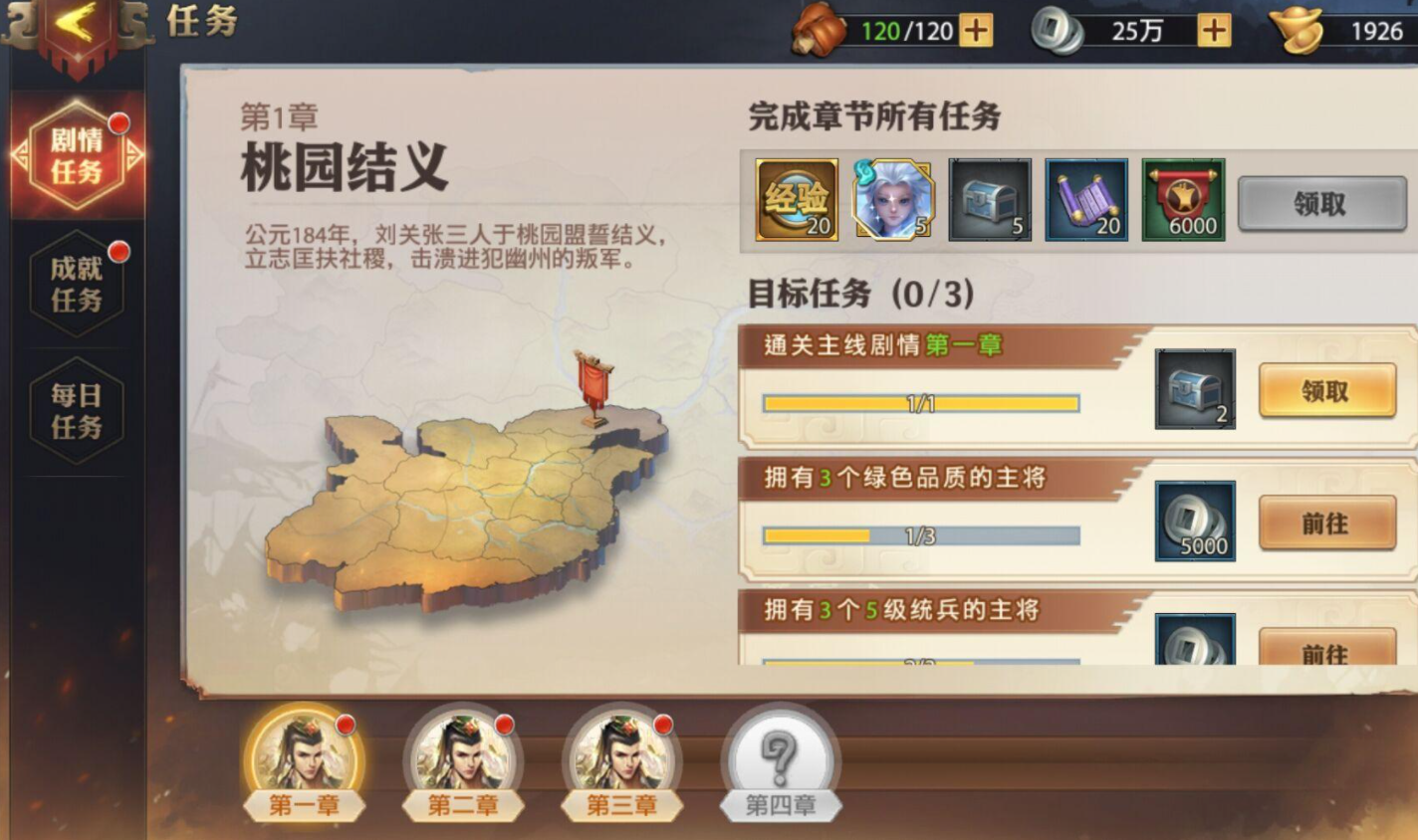The image size is (1418, 840).
Task: Select the hero card chapter reward
Action: pyautogui.click(x=891, y=199)
